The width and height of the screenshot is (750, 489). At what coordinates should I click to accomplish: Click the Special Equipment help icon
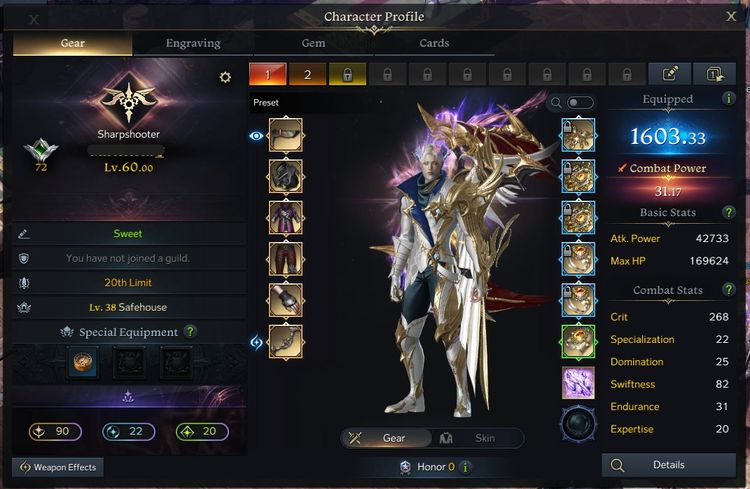[190, 332]
